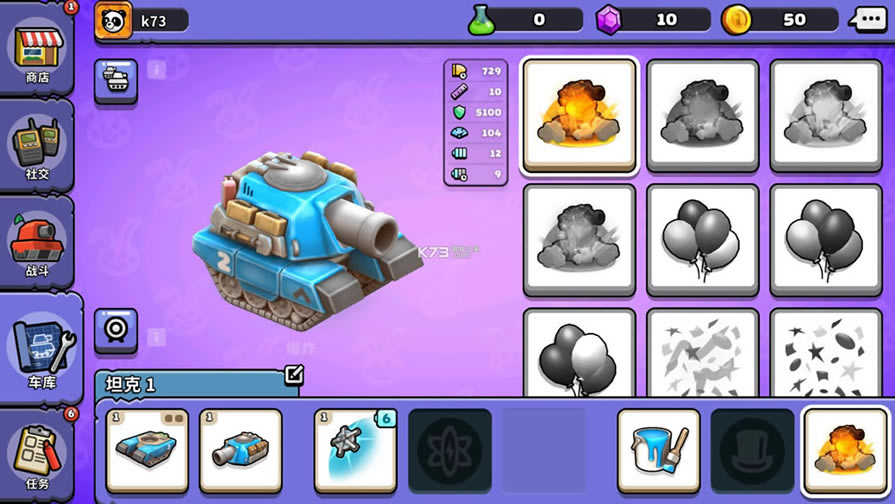Viewport: 895px width, 504px height.
Task: Switch to the 战斗 battle screen
Action: [37, 243]
